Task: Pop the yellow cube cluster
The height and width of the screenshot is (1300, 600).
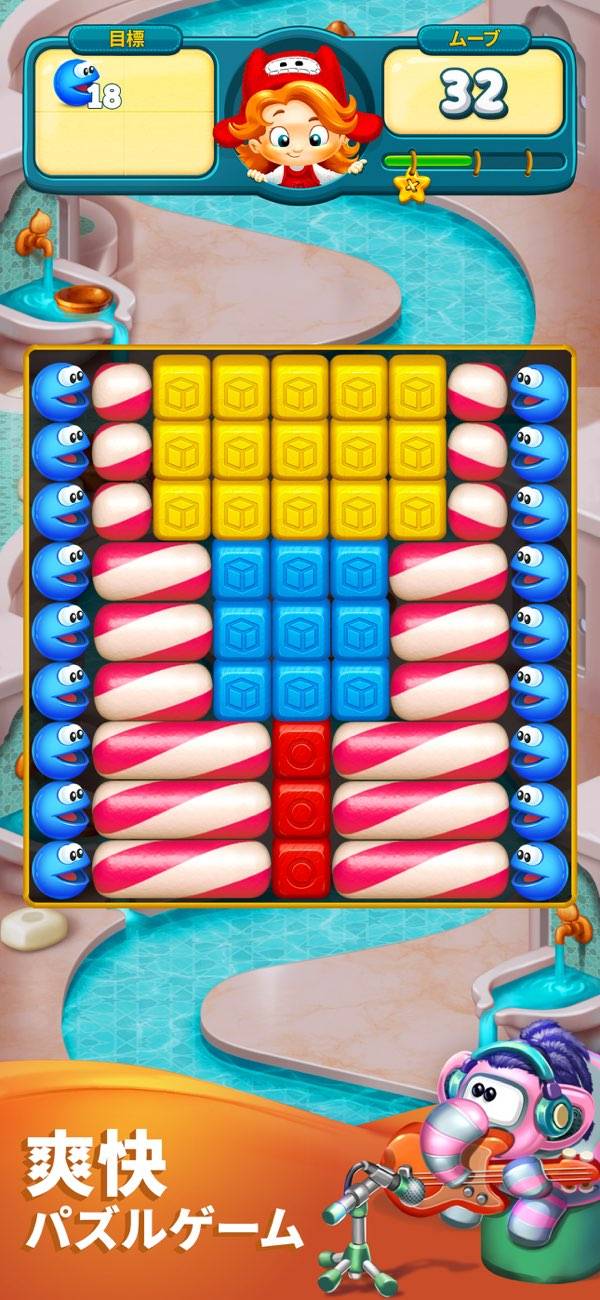Action: tap(300, 446)
